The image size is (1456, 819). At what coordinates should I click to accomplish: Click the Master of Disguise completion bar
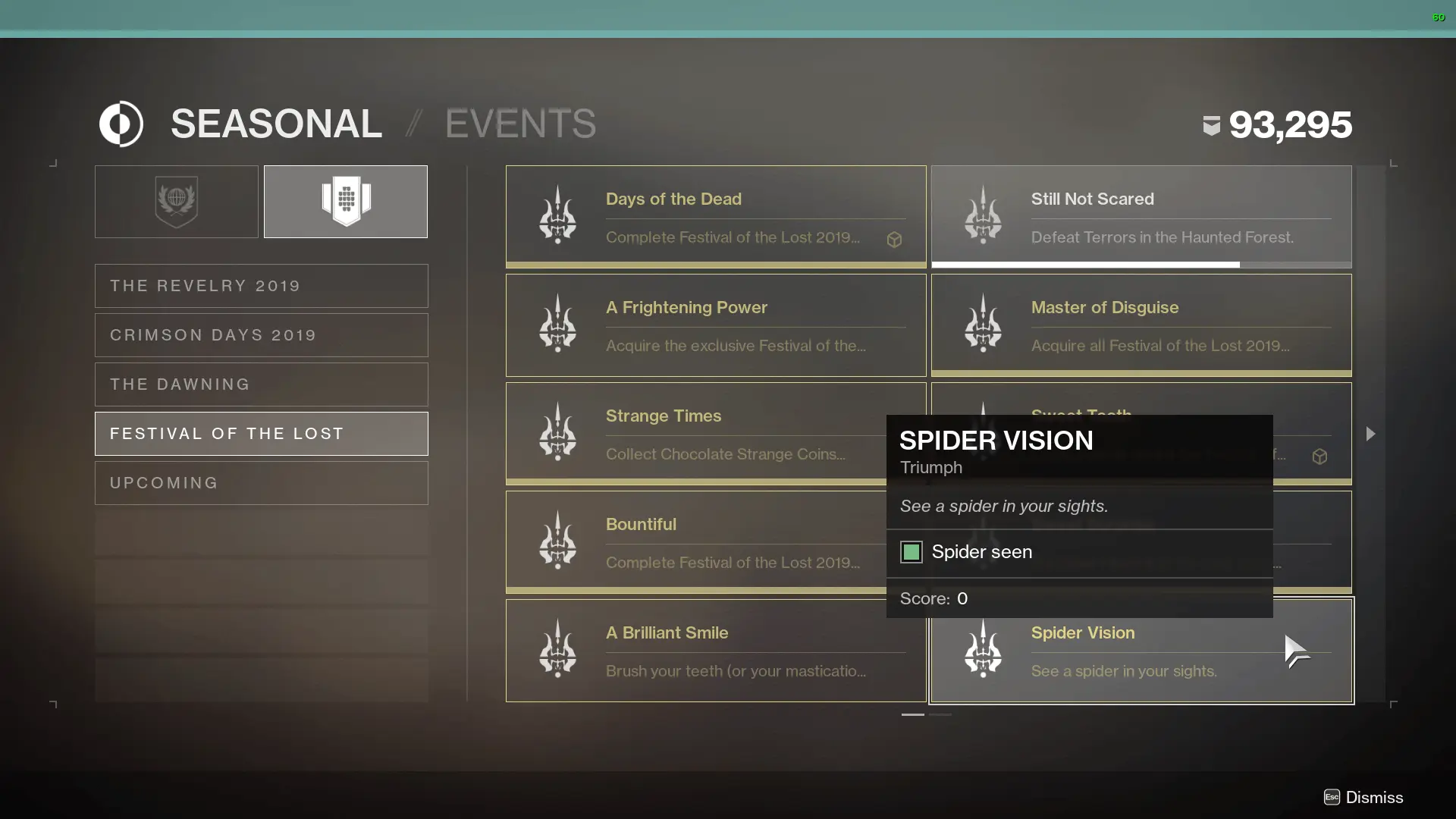click(x=1141, y=373)
